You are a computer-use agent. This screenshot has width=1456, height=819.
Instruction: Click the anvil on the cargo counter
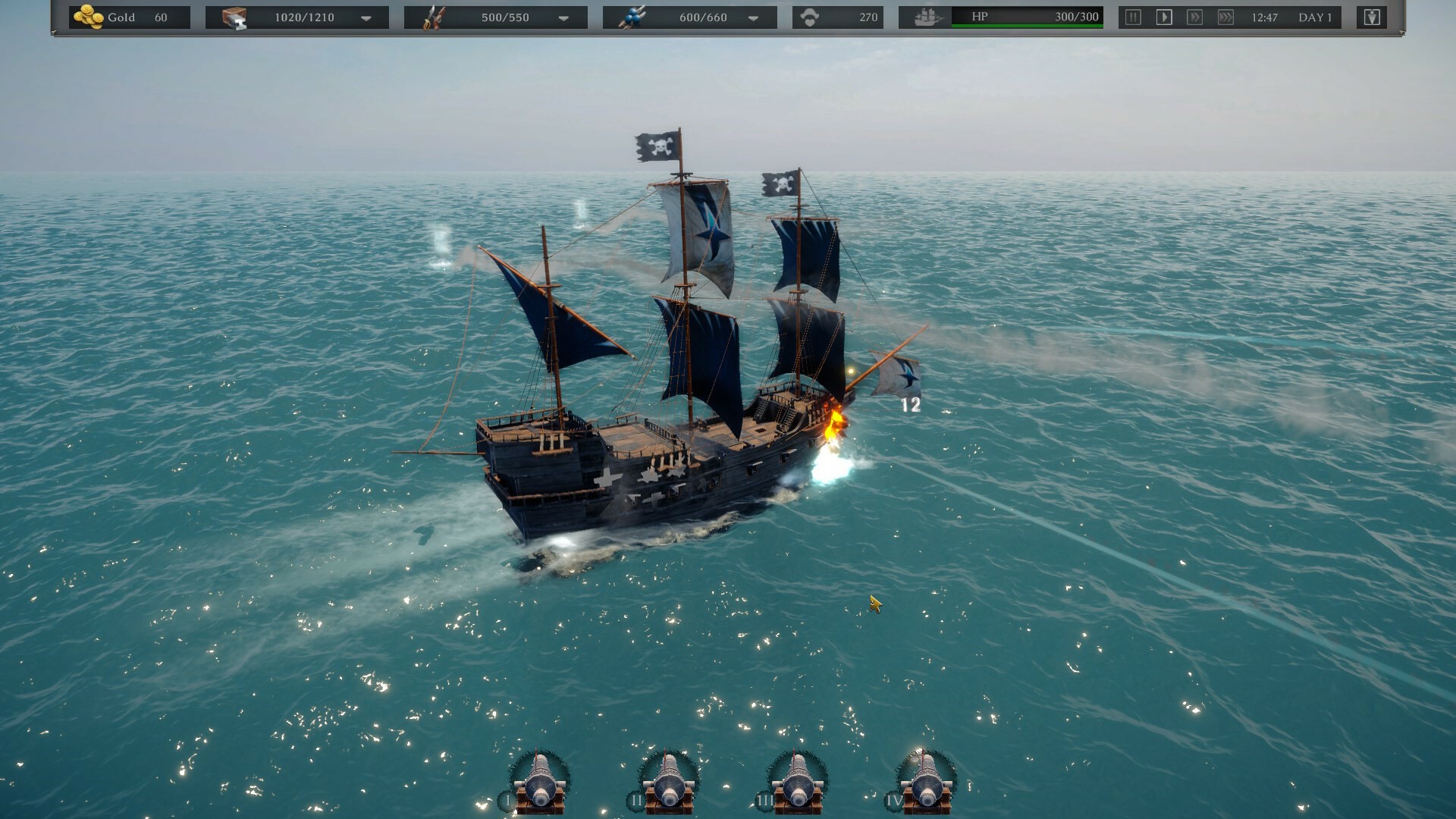[239, 23]
